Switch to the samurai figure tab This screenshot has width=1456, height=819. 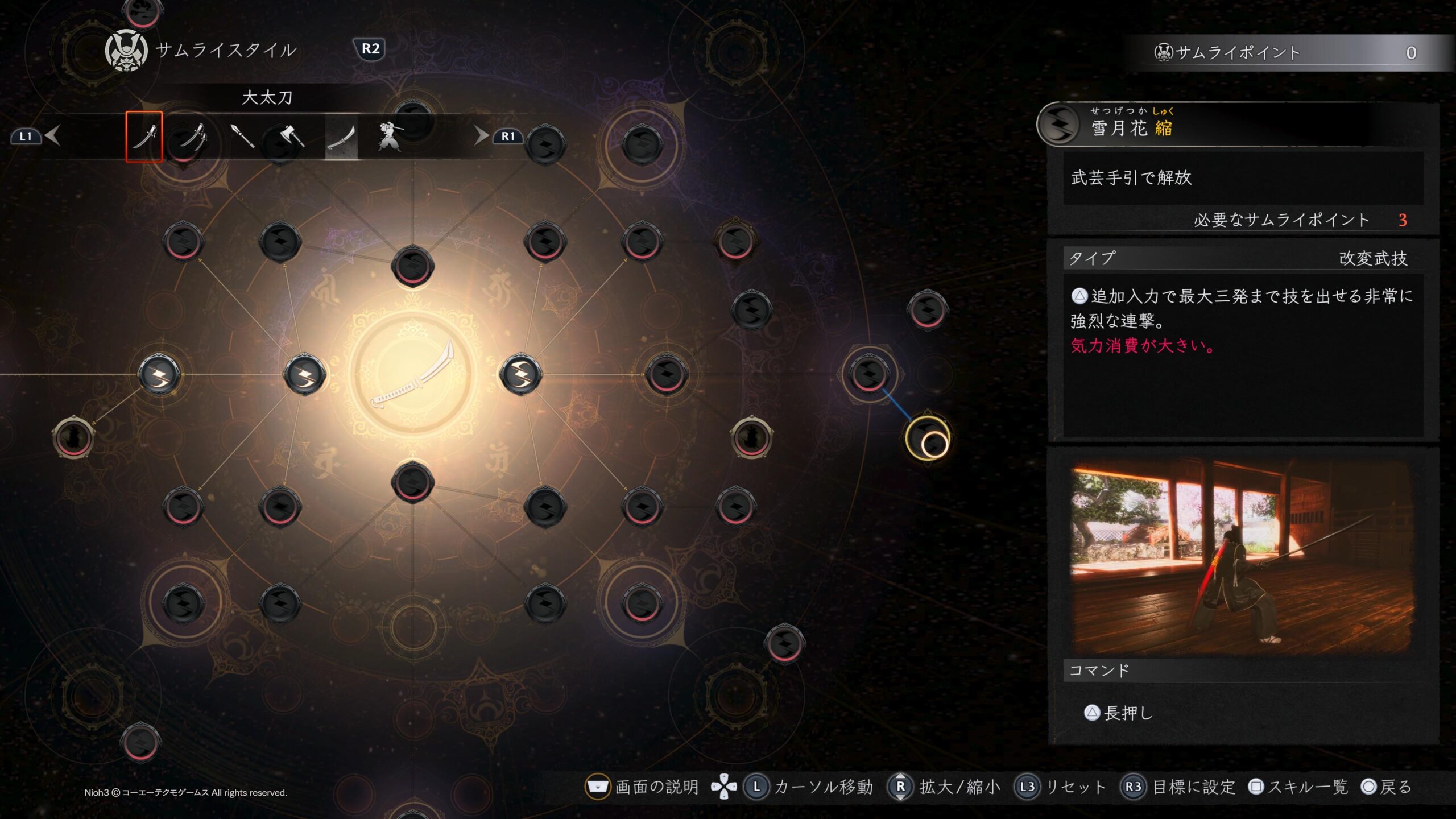(x=390, y=136)
